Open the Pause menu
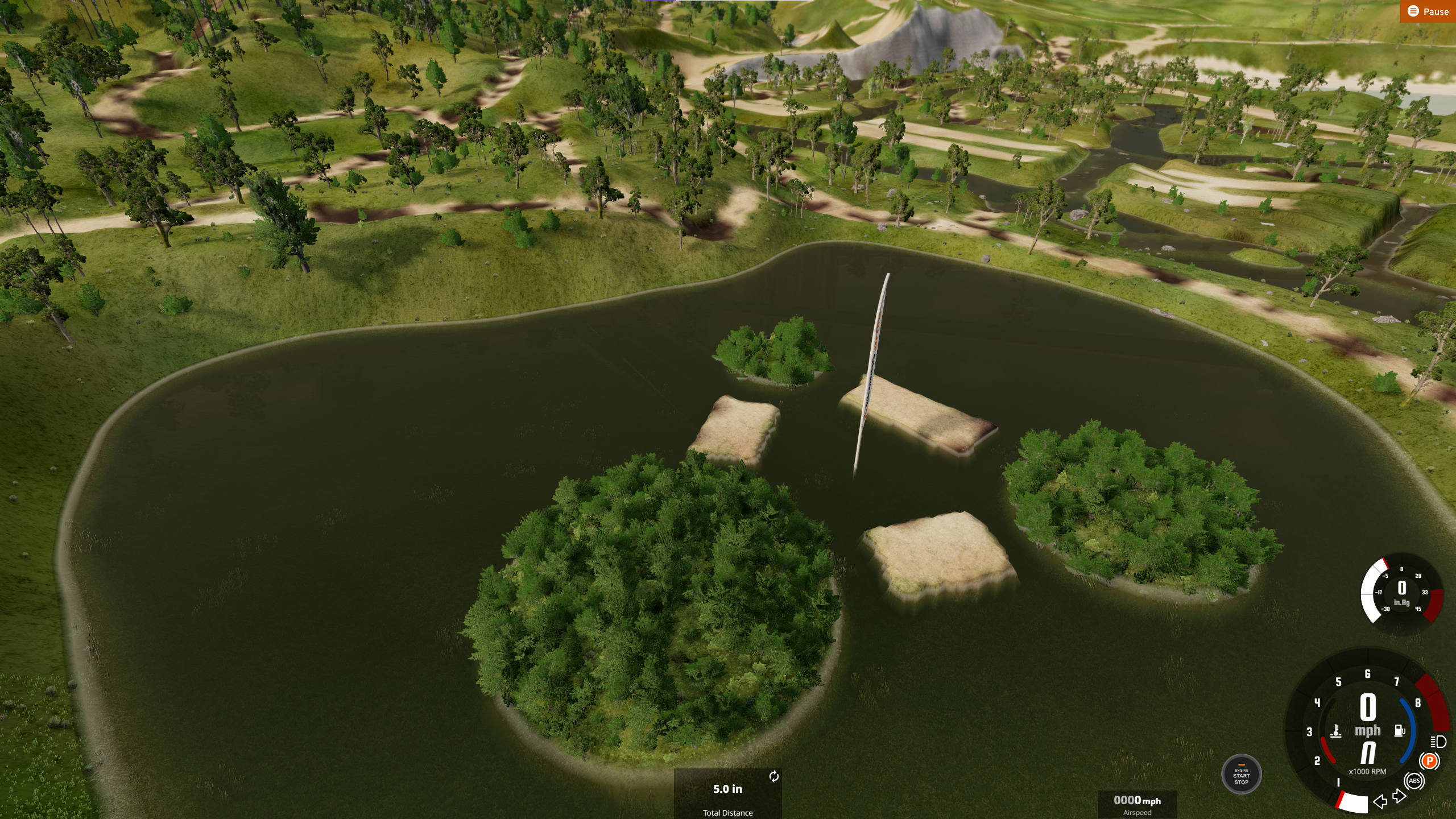The height and width of the screenshot is (819, 1456). point(1428,11)
